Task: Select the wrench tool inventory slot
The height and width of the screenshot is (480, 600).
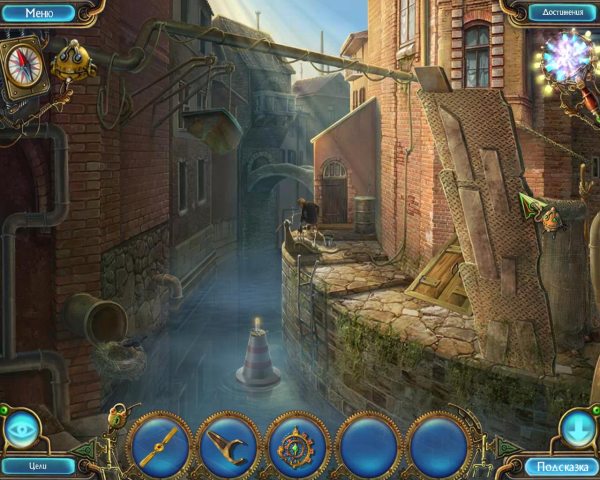Action: point(229,443)
